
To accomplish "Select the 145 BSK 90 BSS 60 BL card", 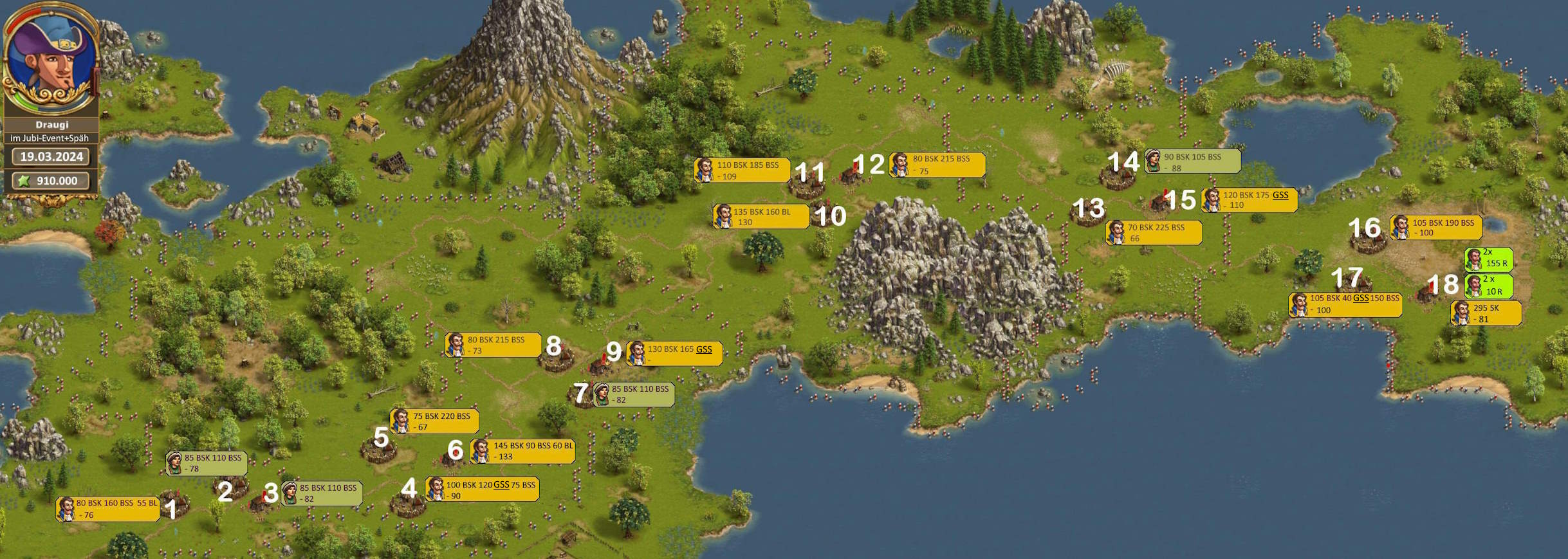I will (522, 451).
